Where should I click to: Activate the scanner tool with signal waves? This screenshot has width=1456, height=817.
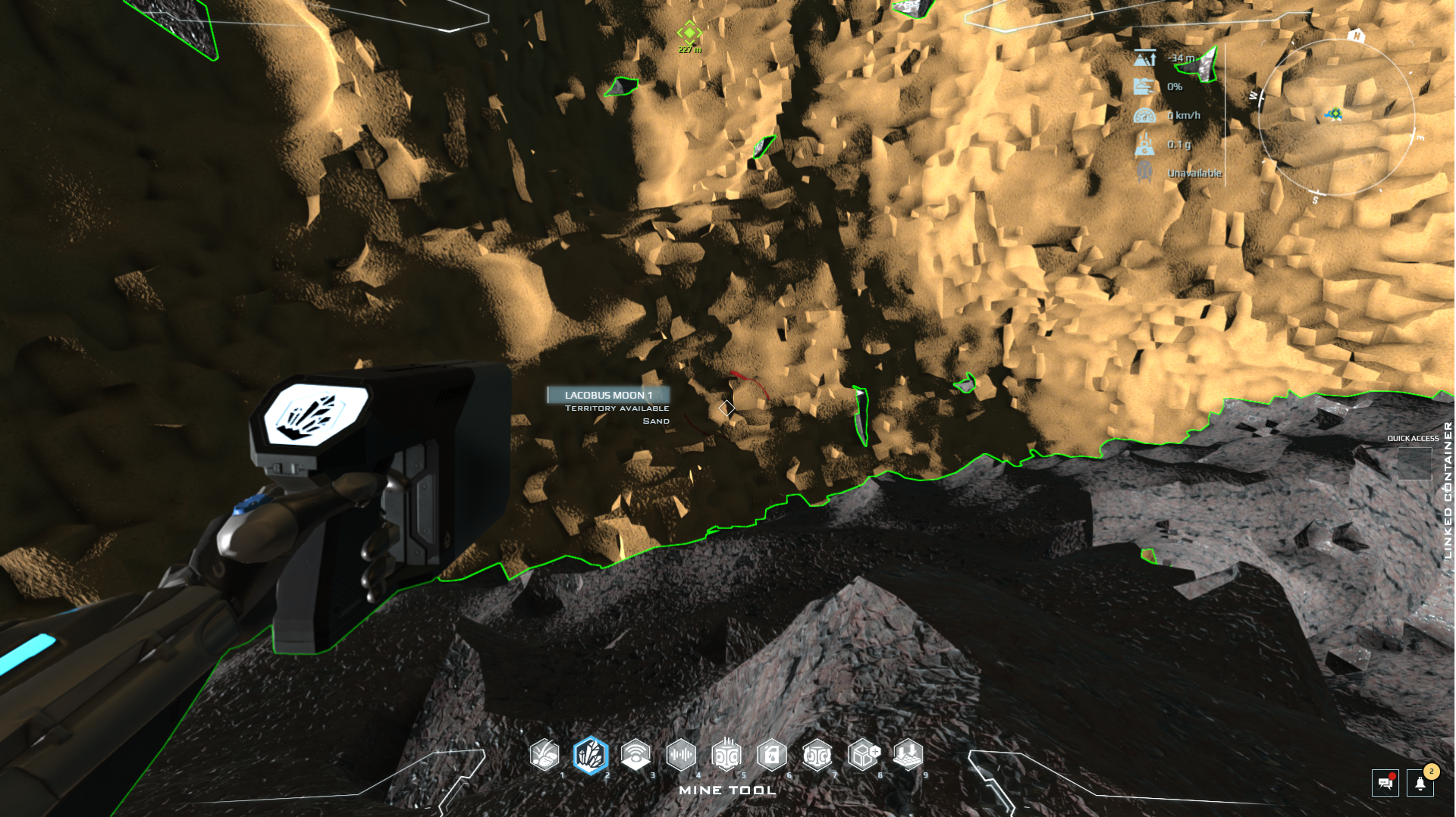pos(635,755)
